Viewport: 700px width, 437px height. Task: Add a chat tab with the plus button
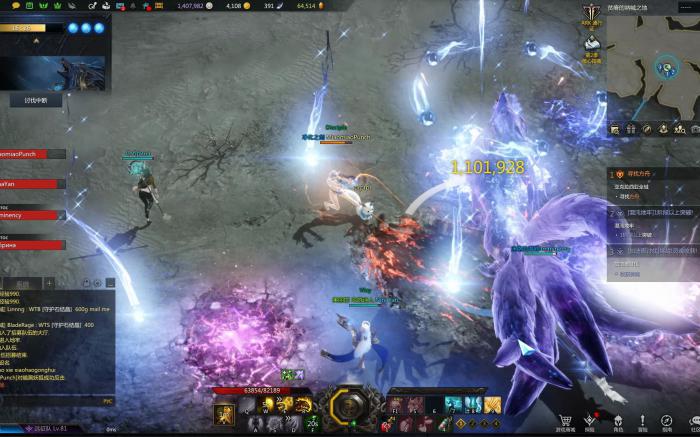(x=49, y=284)
